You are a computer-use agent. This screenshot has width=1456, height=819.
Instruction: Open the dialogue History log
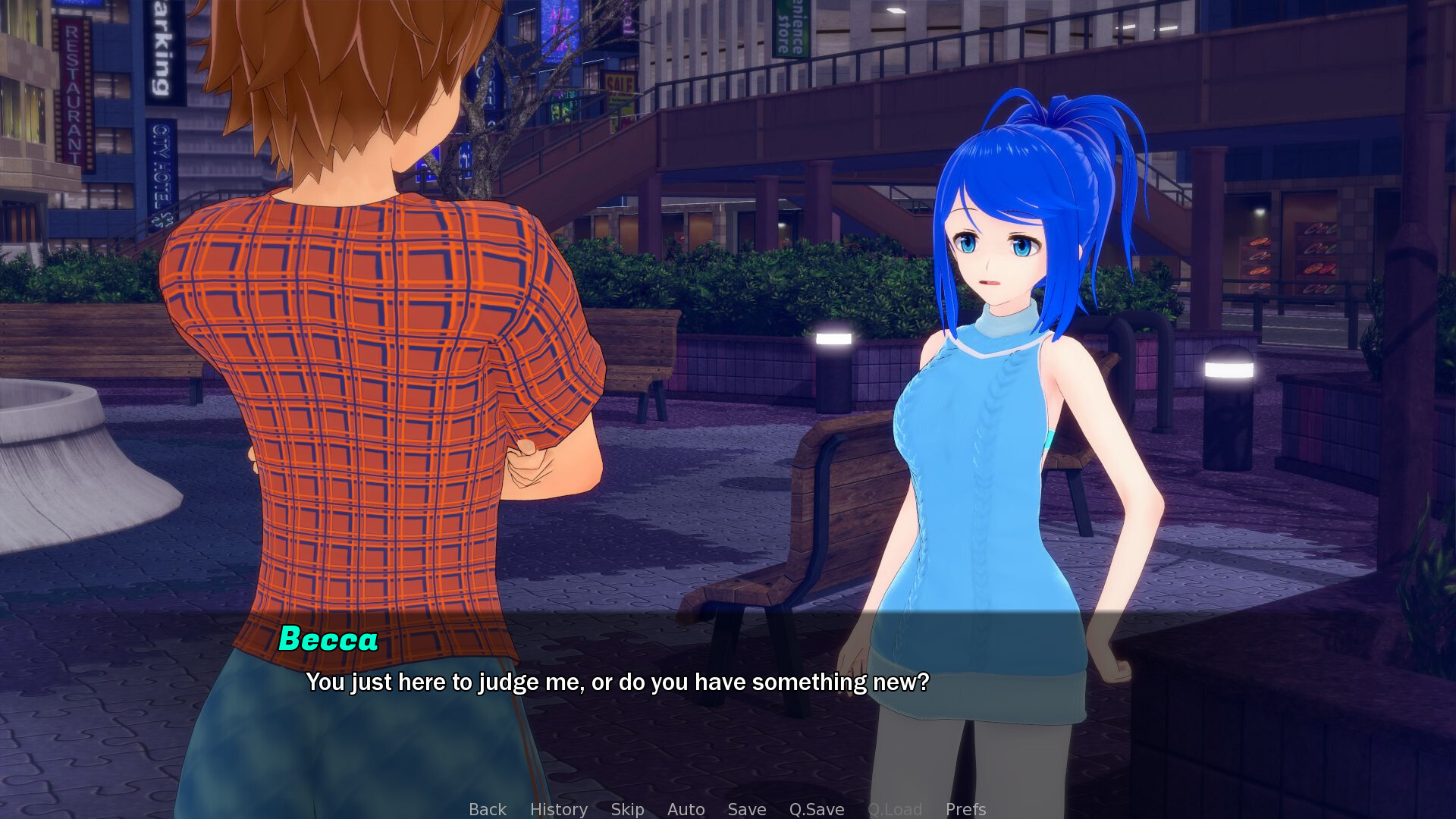pyautogui.click(x=558, y=809)
